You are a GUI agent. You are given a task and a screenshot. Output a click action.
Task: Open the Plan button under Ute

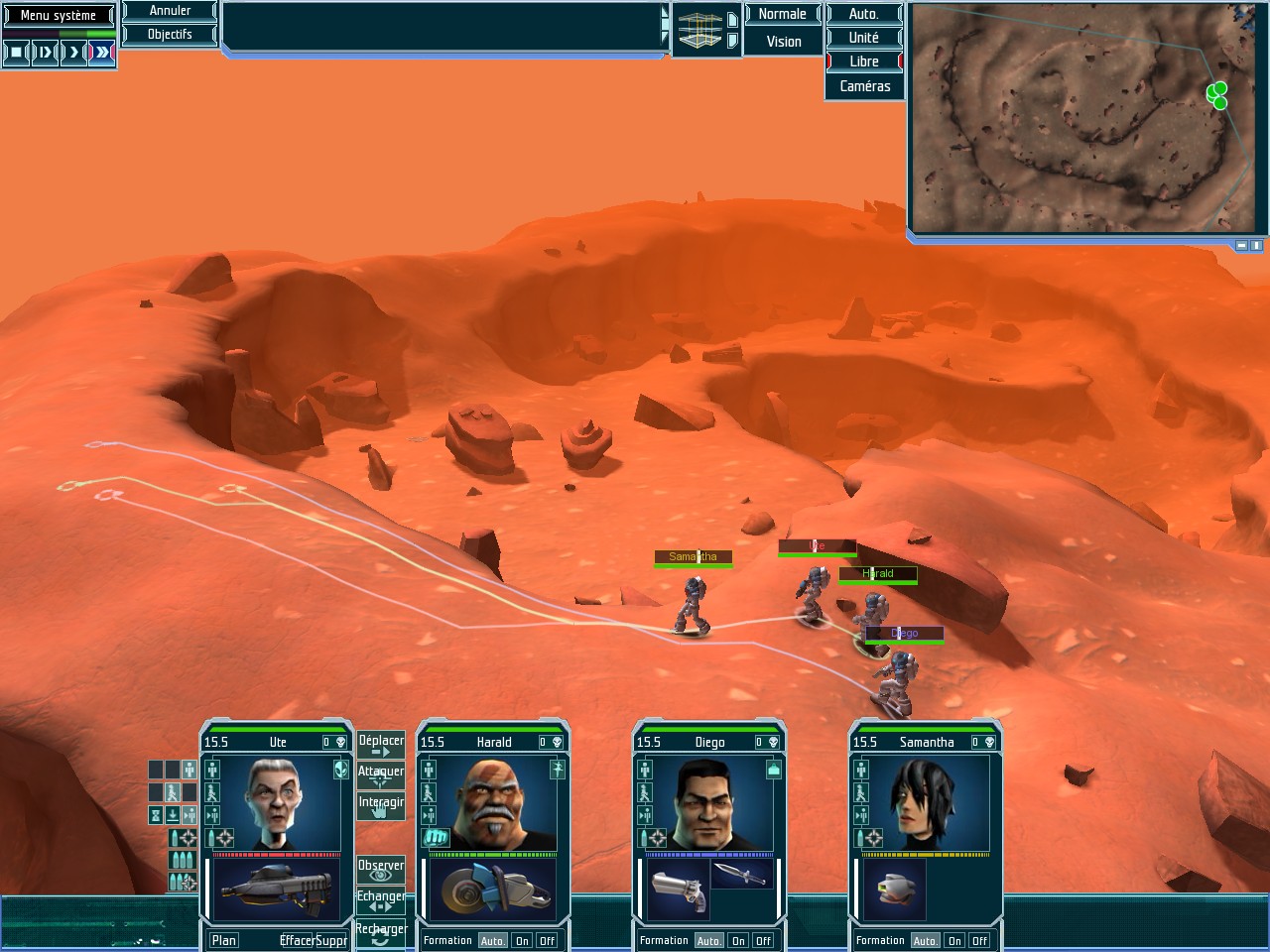224,940
